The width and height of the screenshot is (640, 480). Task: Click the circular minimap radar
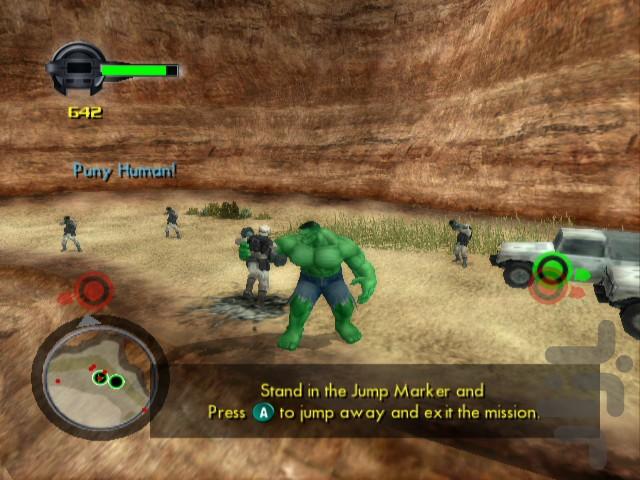pos(98,376)
